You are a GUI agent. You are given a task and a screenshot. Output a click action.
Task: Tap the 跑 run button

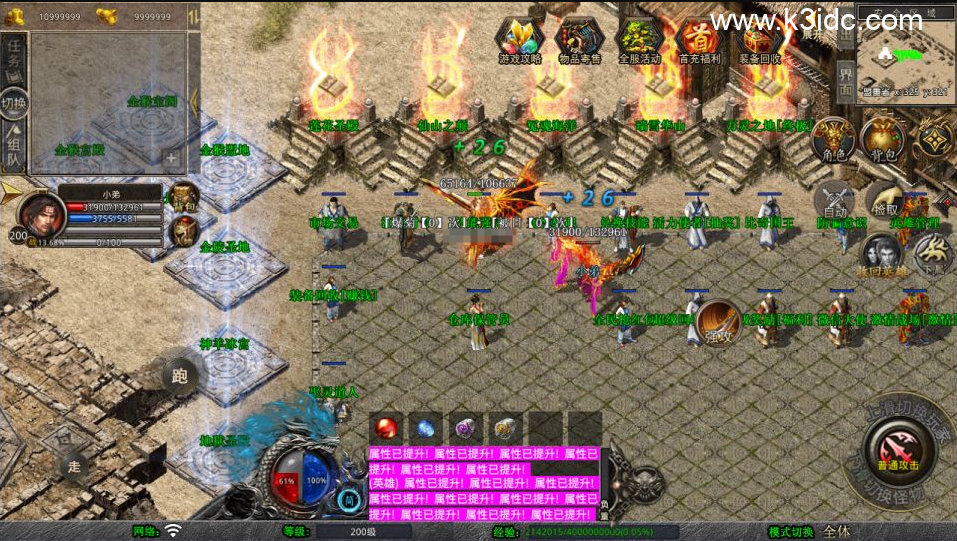179,376
